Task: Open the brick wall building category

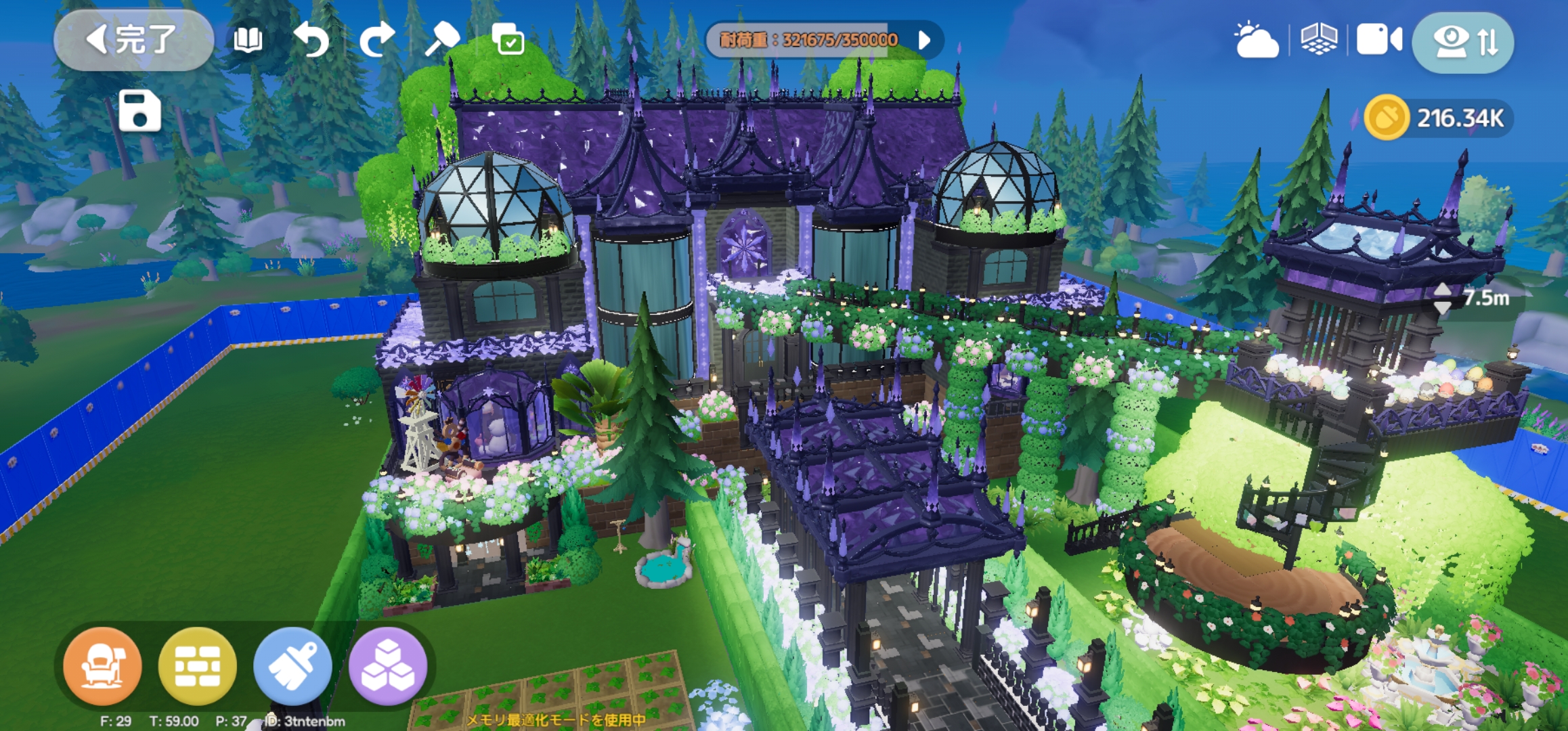Action: [197, 666]
